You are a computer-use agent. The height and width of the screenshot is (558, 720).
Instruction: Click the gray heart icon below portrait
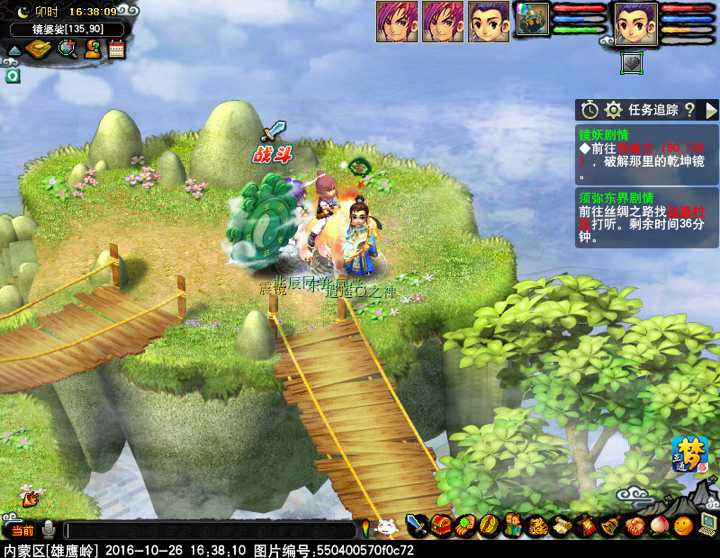point(631,61)
